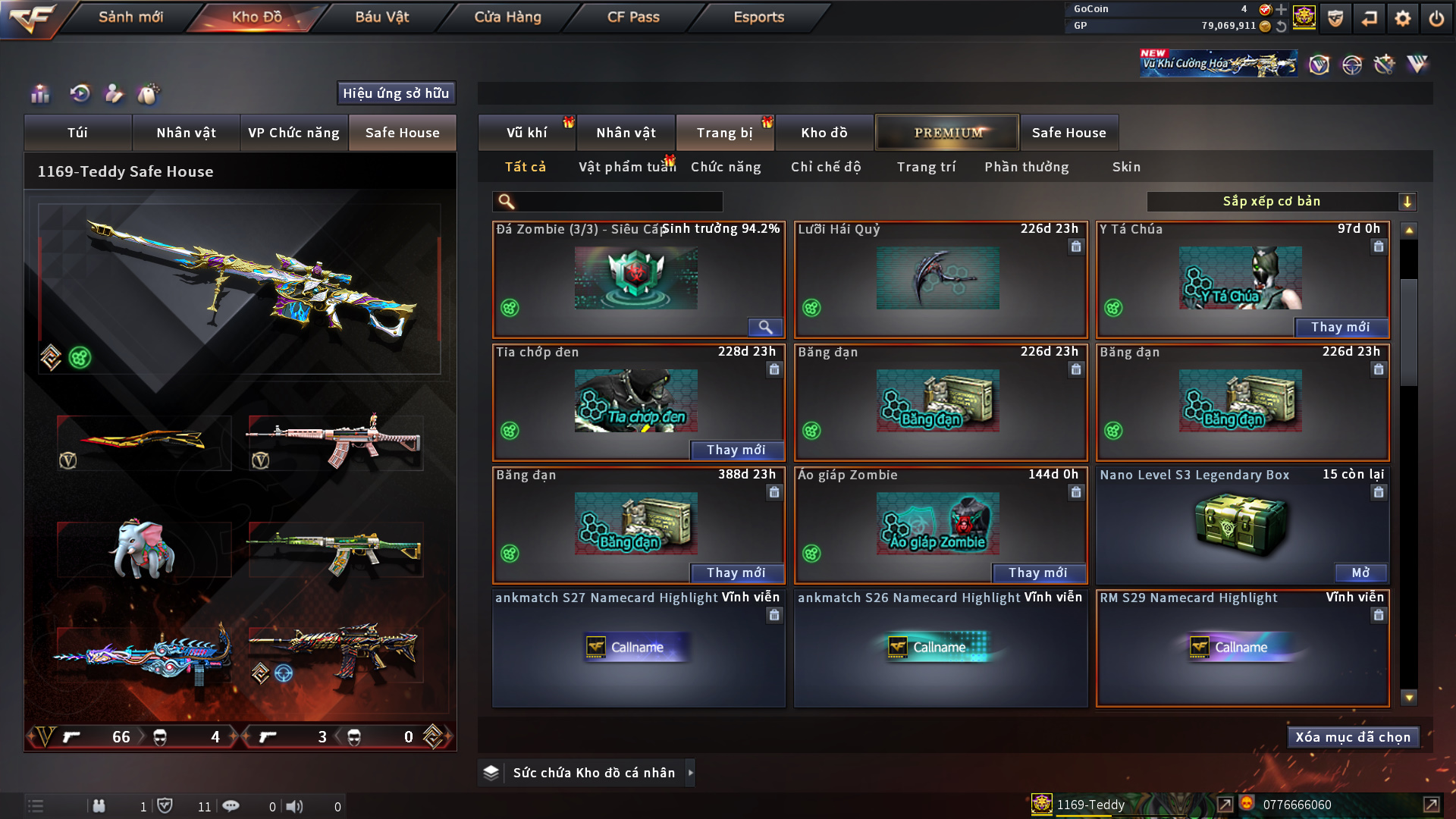
Task: Filter items by Trang trí
Action: coord(926,167)
